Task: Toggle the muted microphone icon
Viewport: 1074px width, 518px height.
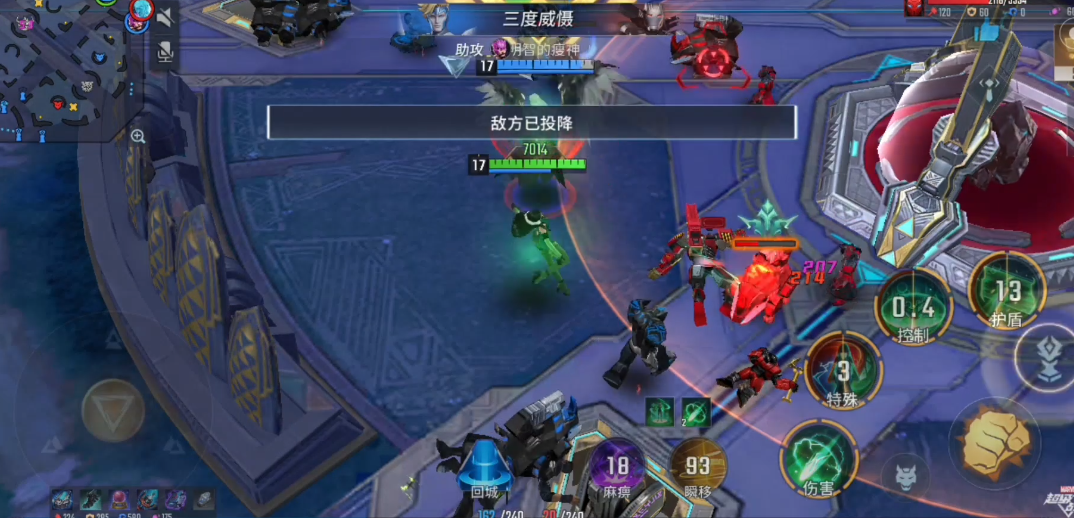Action: pyautogui.click(x=165, y=51)
